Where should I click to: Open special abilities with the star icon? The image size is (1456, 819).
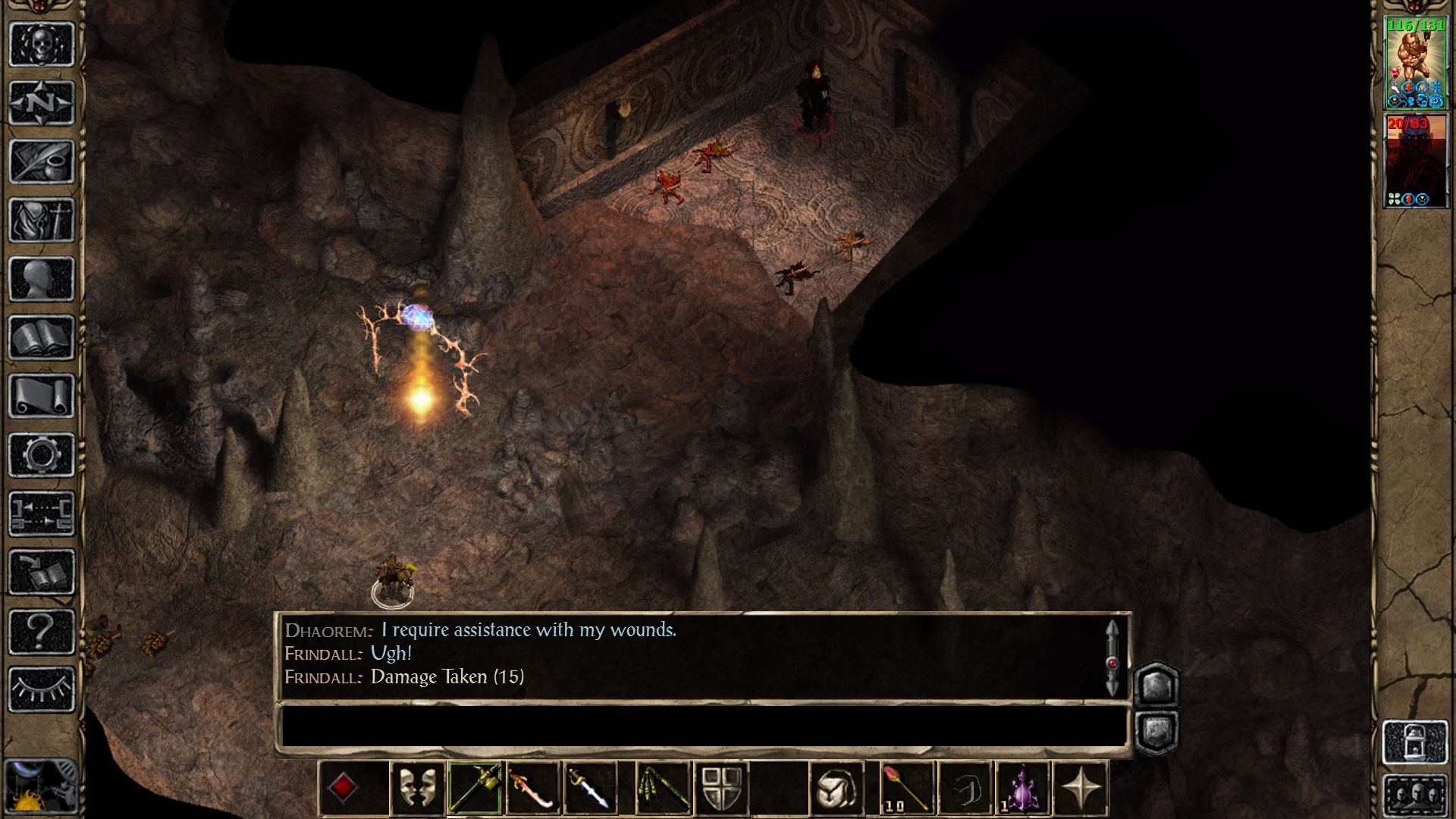(x=1081, y=788)
